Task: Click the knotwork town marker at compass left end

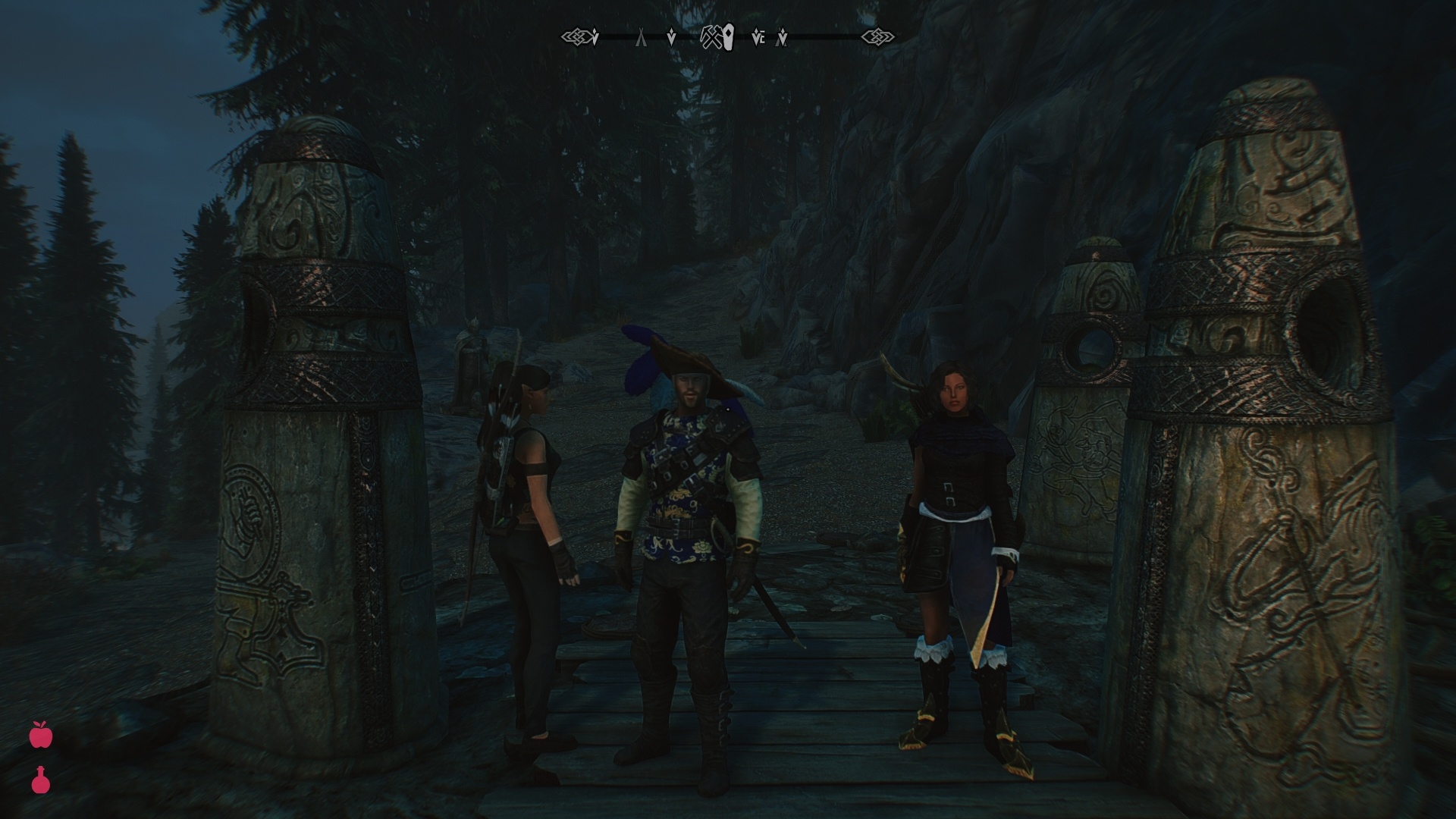Action: click(x=578, y=36)
